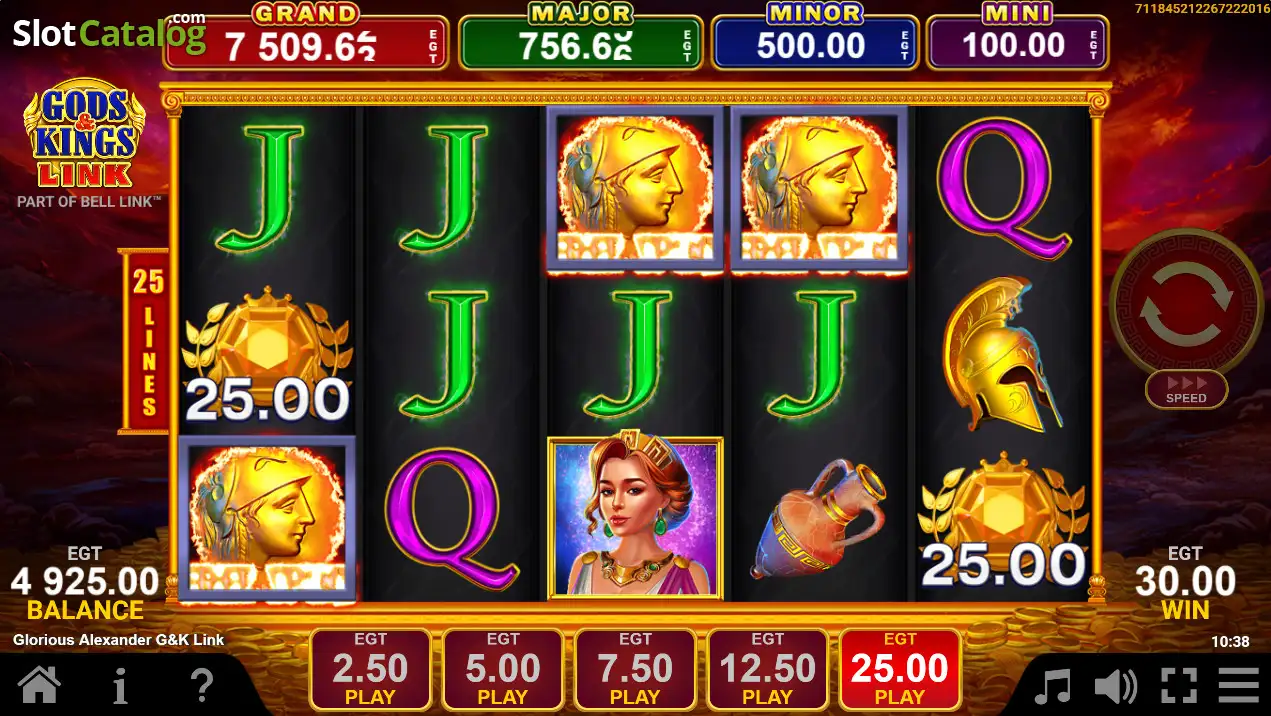Open the hamburger menu
The height and width of the screenshot is (716, 1271).
click(x=1239, y=687)
